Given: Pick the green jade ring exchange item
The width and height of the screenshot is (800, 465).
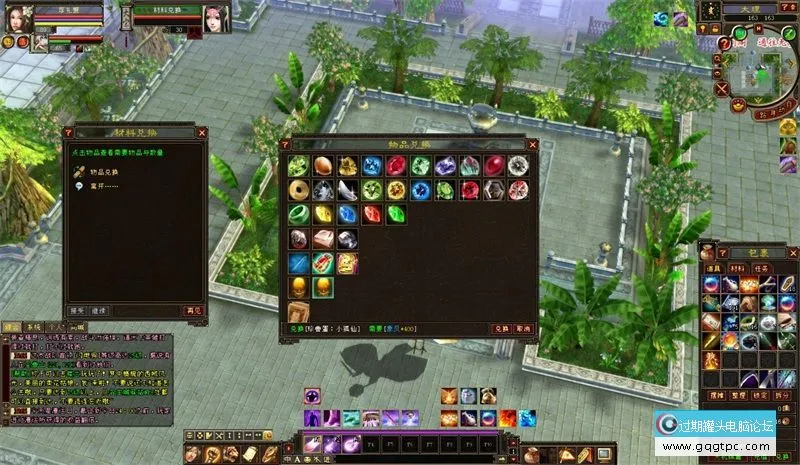Looking at the screenshot, I should click(298, 214).
